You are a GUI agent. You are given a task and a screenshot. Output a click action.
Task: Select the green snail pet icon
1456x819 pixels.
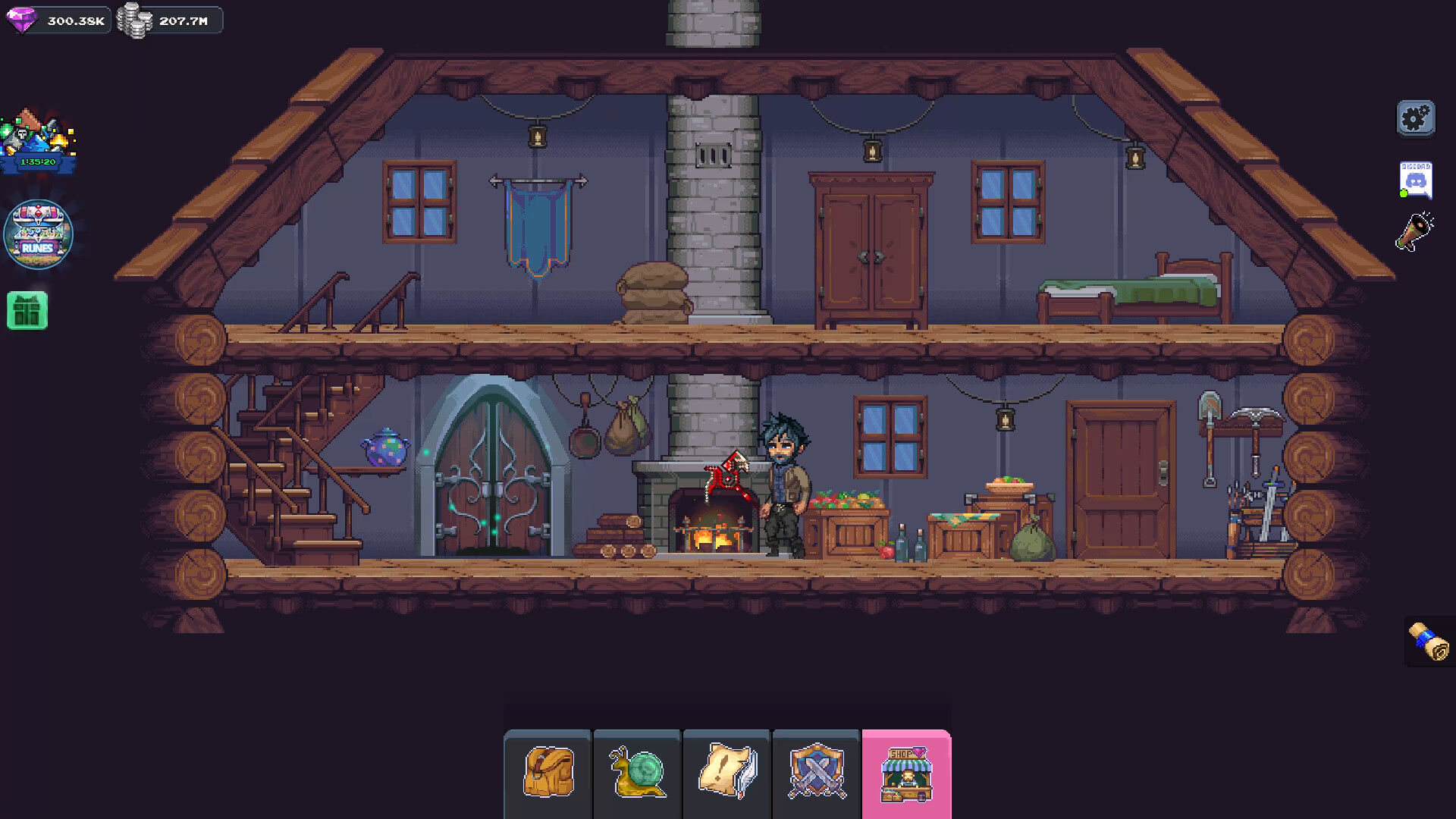pyautogui.click(x=637, y=773)
